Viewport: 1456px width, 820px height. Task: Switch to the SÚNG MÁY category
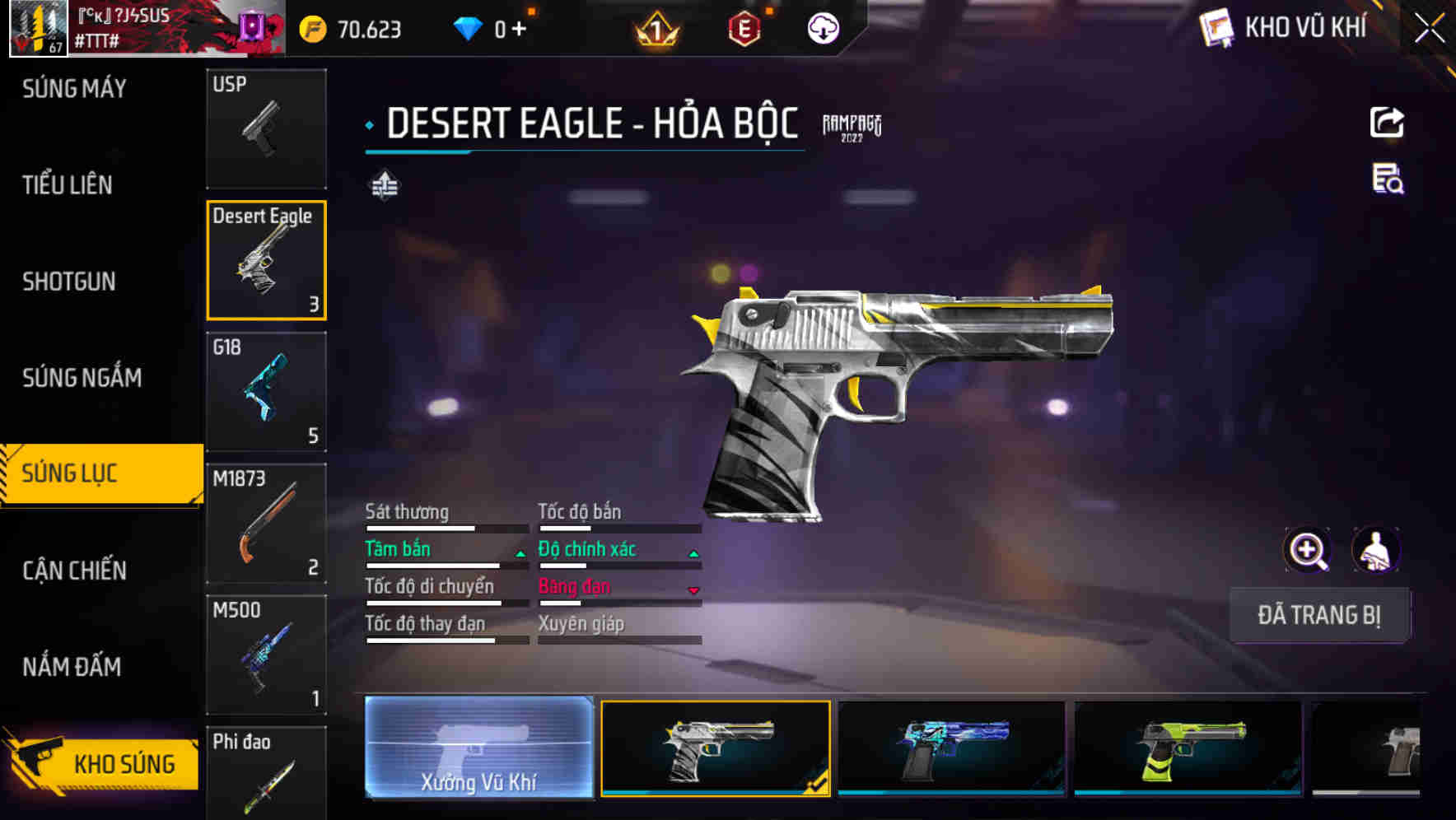coord(74,89)
